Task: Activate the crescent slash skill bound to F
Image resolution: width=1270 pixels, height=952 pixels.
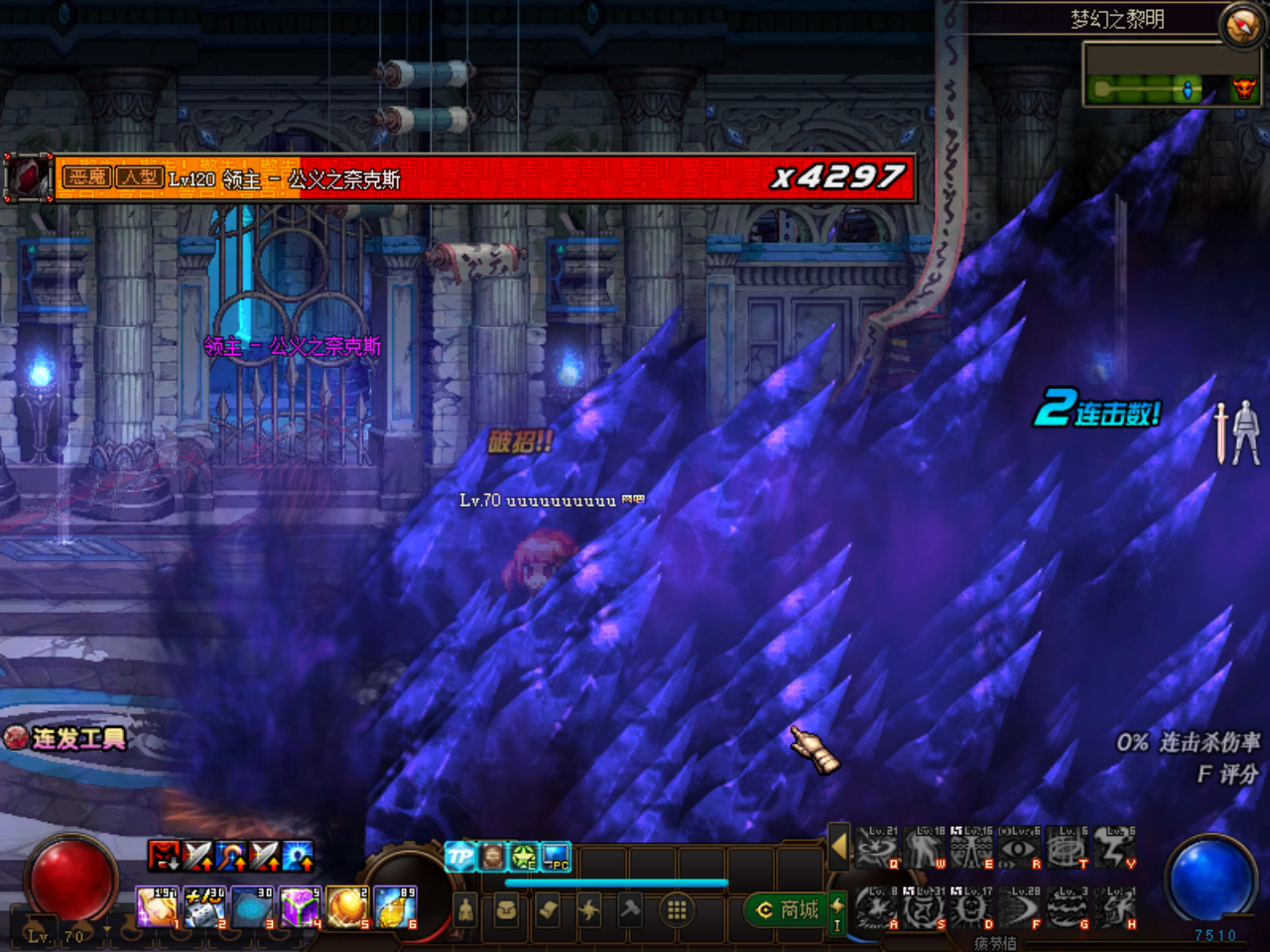Action: [x=1019, y=908]
